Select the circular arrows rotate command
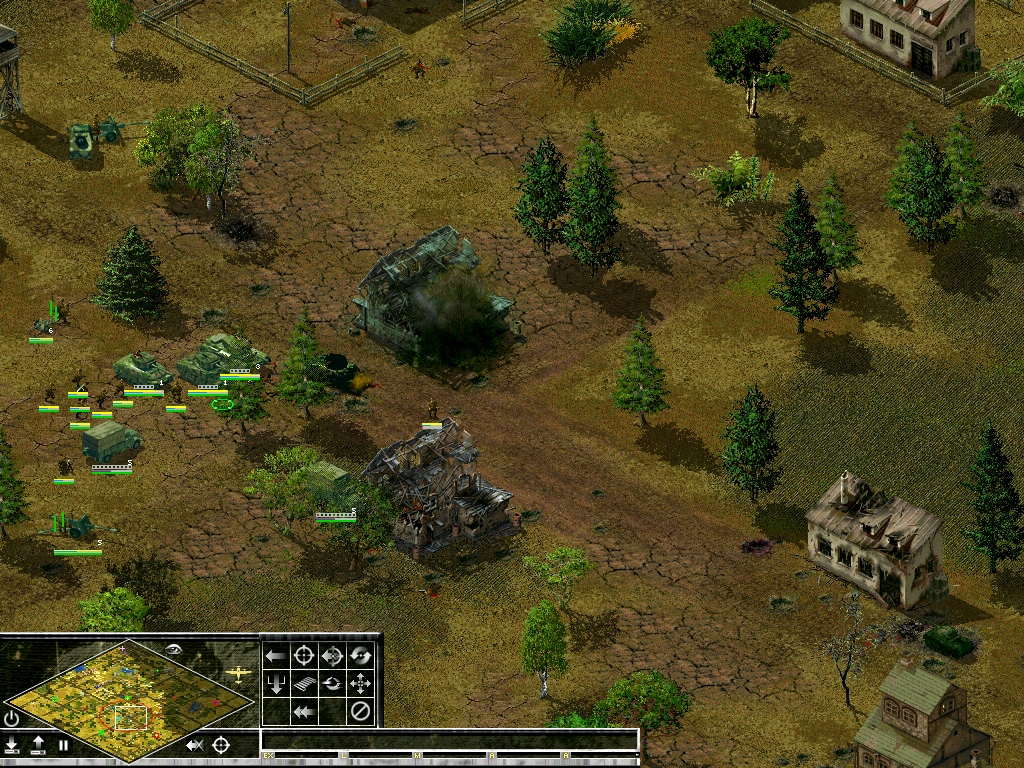 click(x=360, y=656)
